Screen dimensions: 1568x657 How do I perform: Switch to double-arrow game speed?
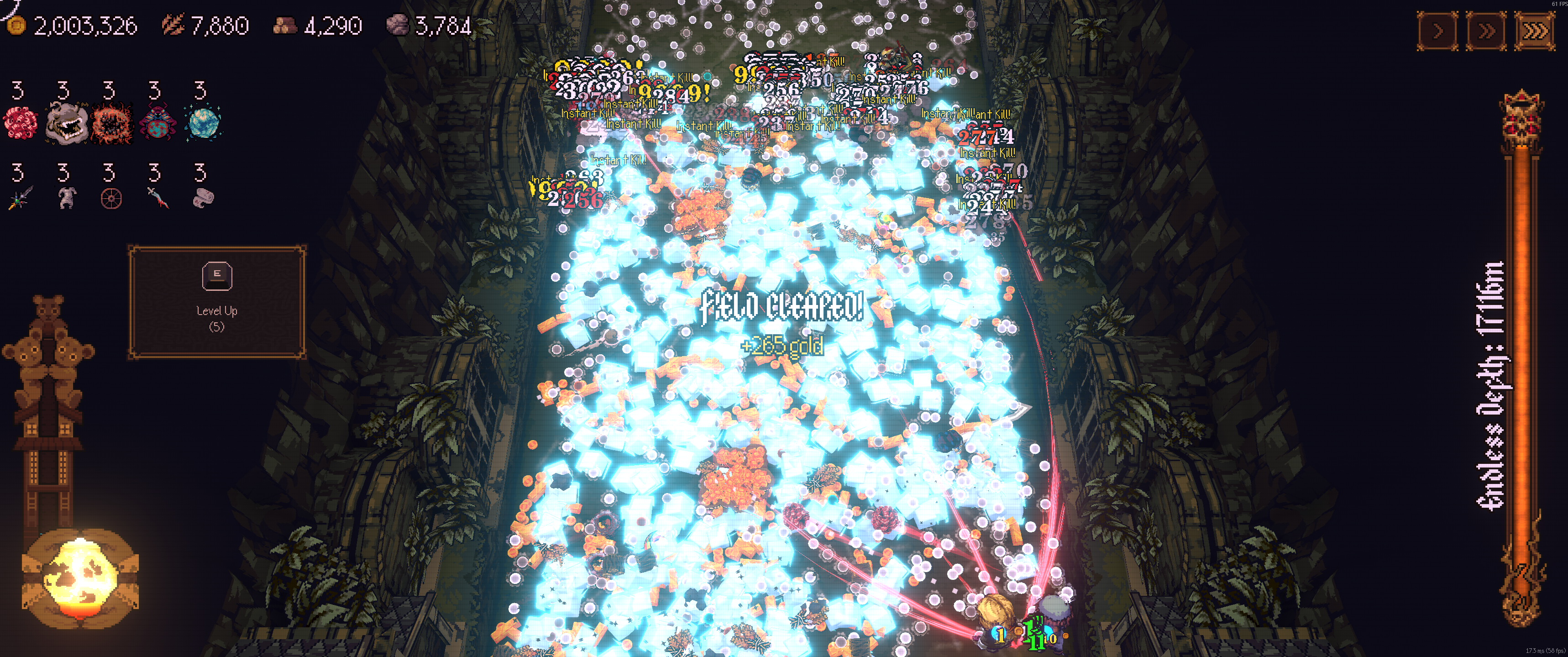point(1486,31)
